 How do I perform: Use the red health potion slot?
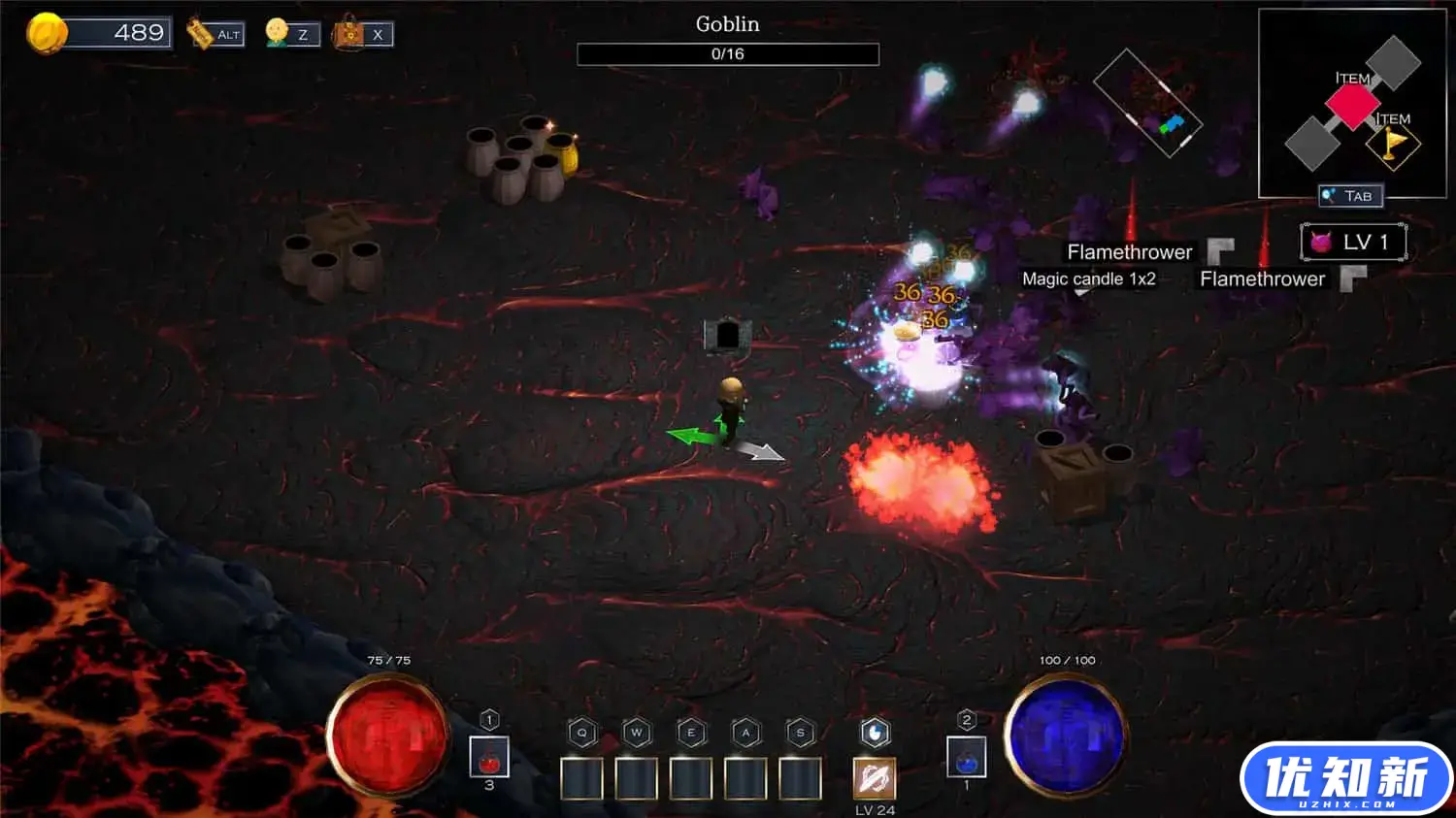click(x=489, y=757)
